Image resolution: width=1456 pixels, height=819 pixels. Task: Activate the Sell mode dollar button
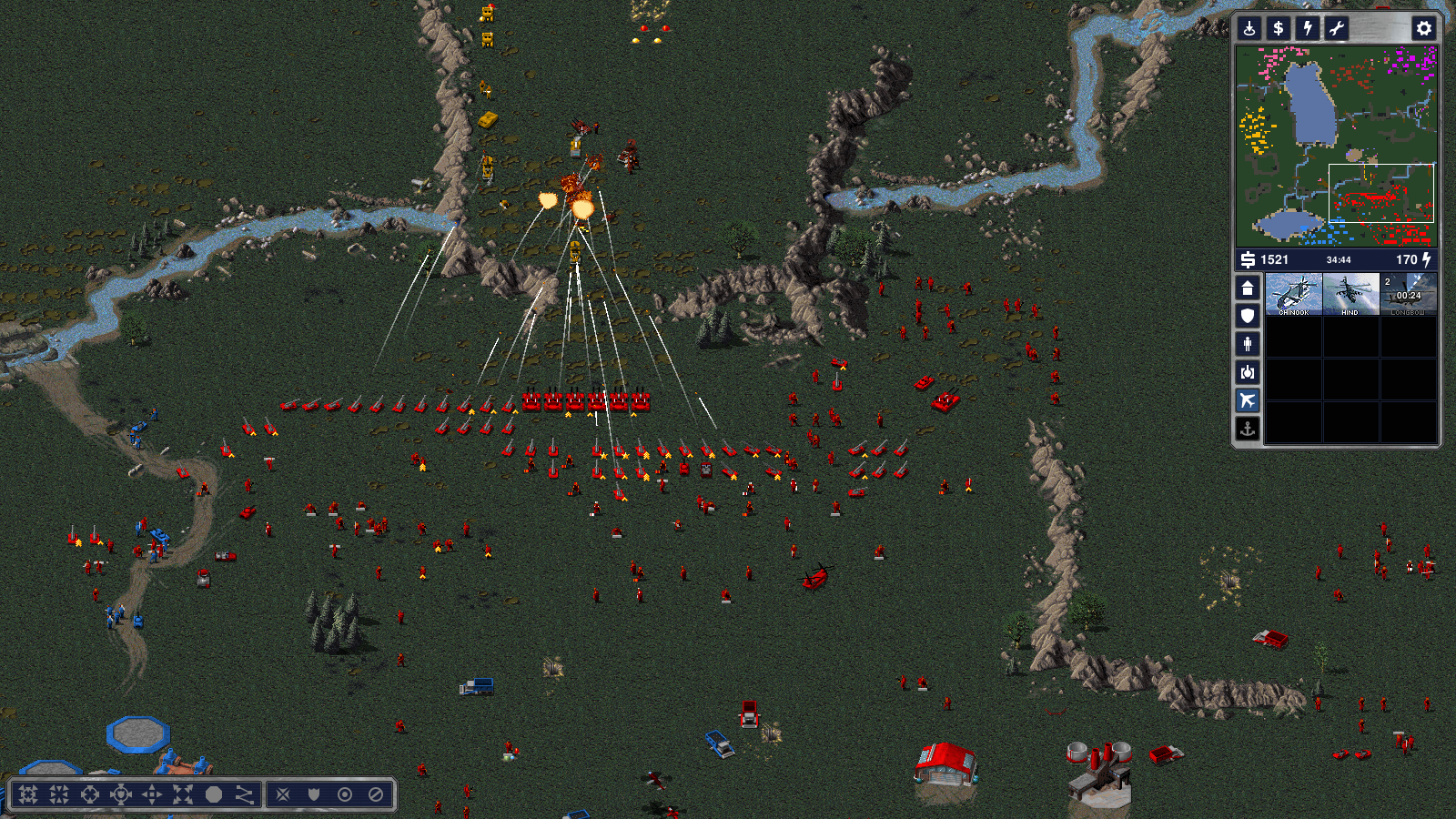pos(1279,28)
